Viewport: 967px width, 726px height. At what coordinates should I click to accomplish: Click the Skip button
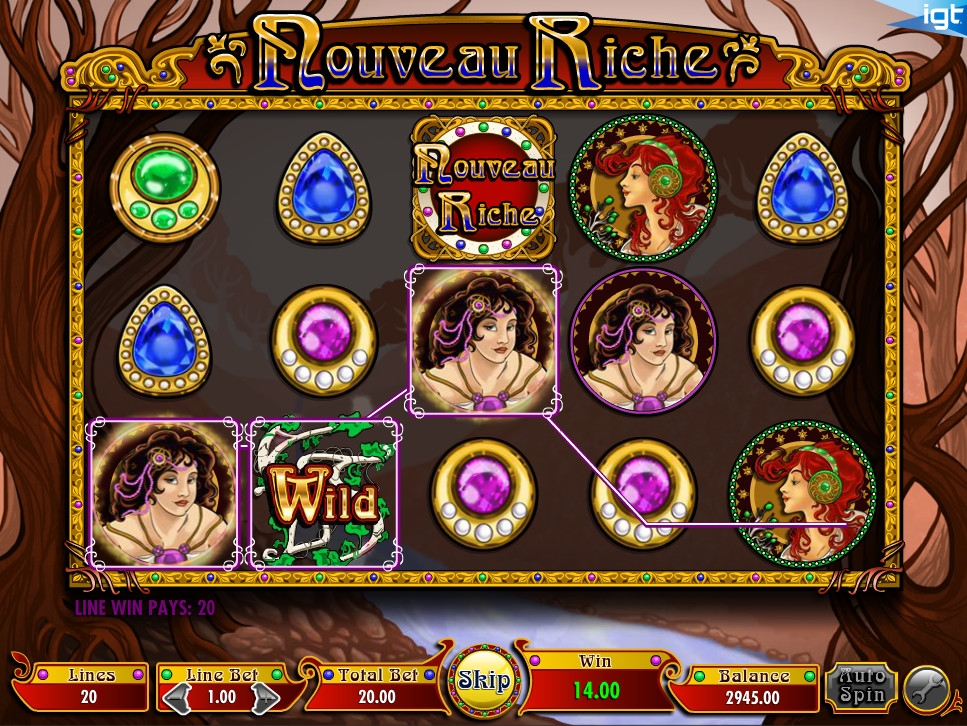tap(484, 681)
